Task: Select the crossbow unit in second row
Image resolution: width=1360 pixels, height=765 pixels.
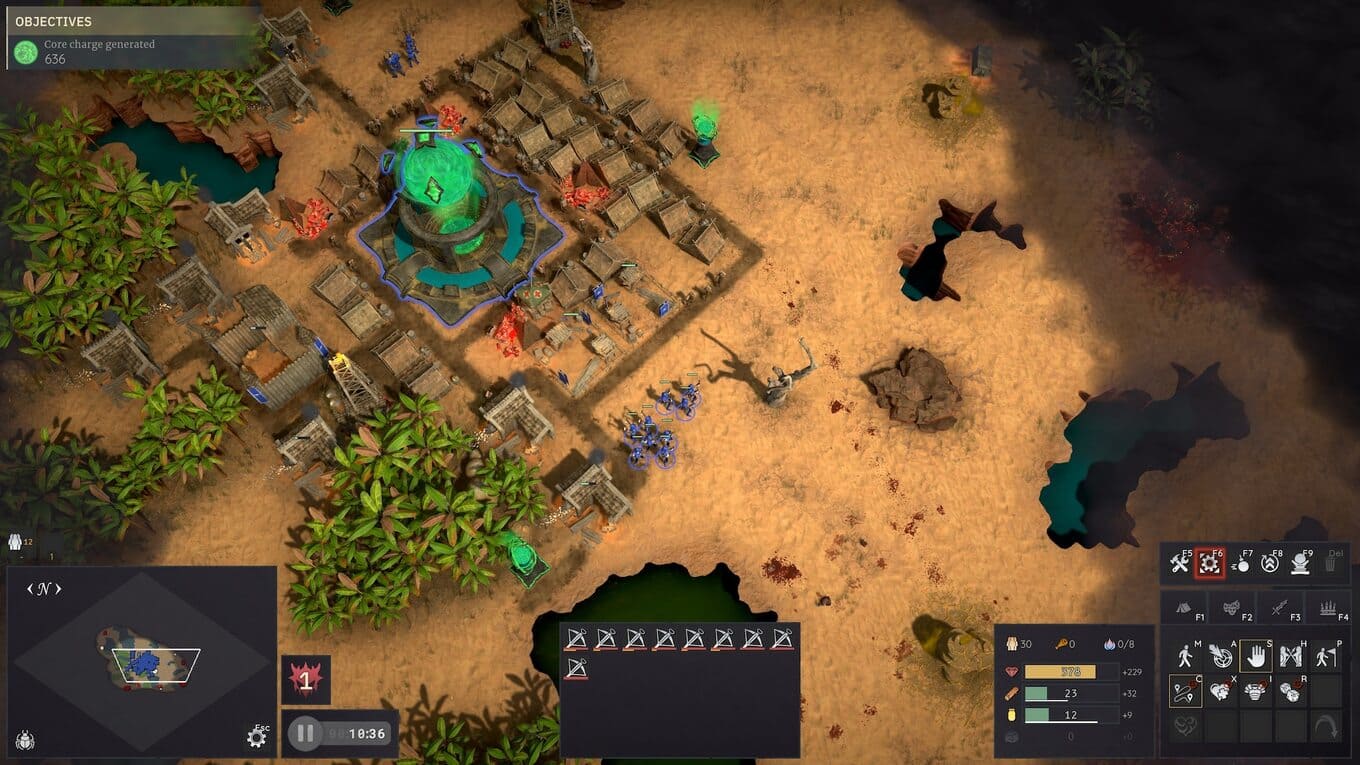Action: point(575,669)
